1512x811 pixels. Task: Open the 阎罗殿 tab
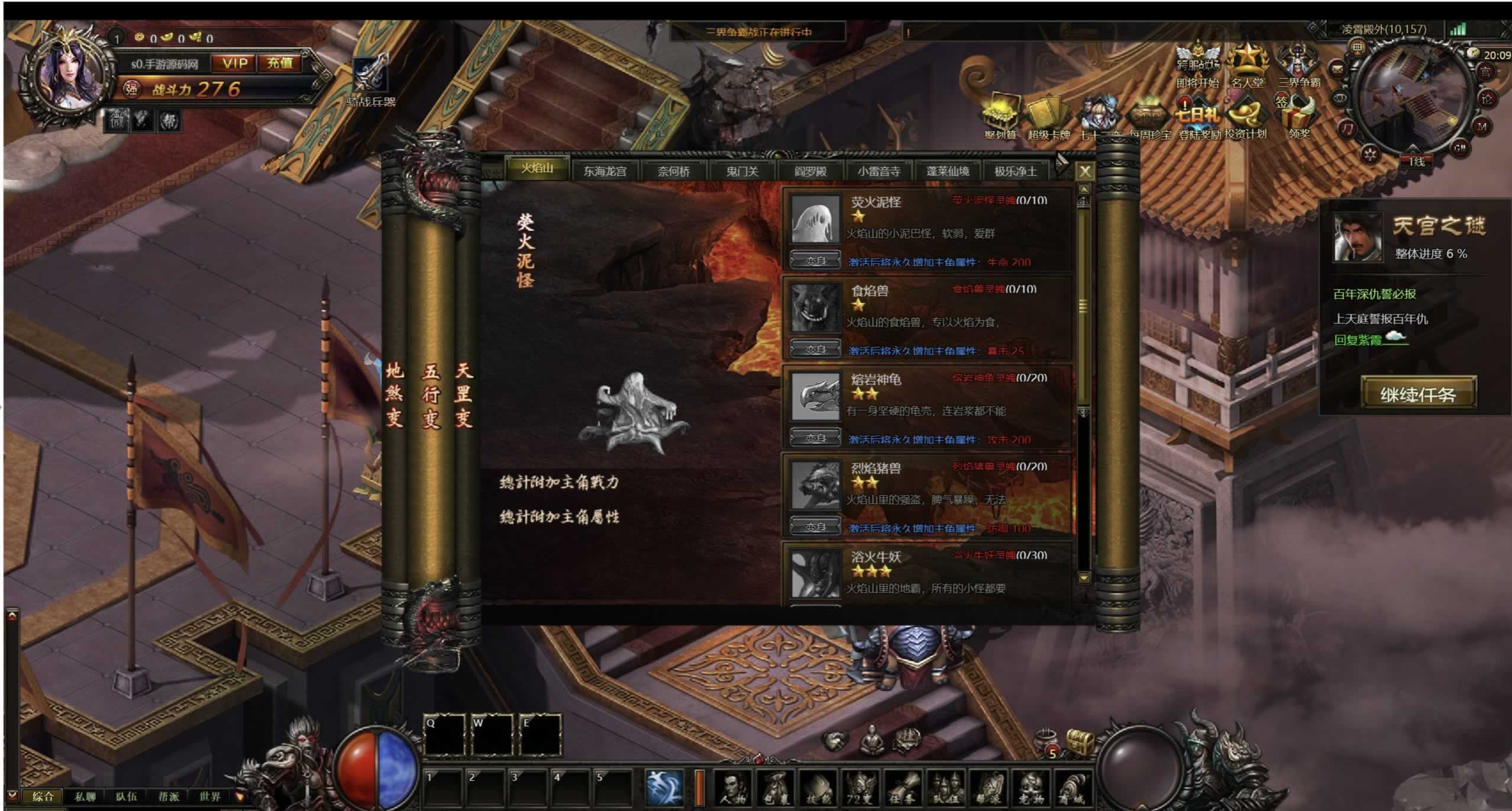click(810, 172)
